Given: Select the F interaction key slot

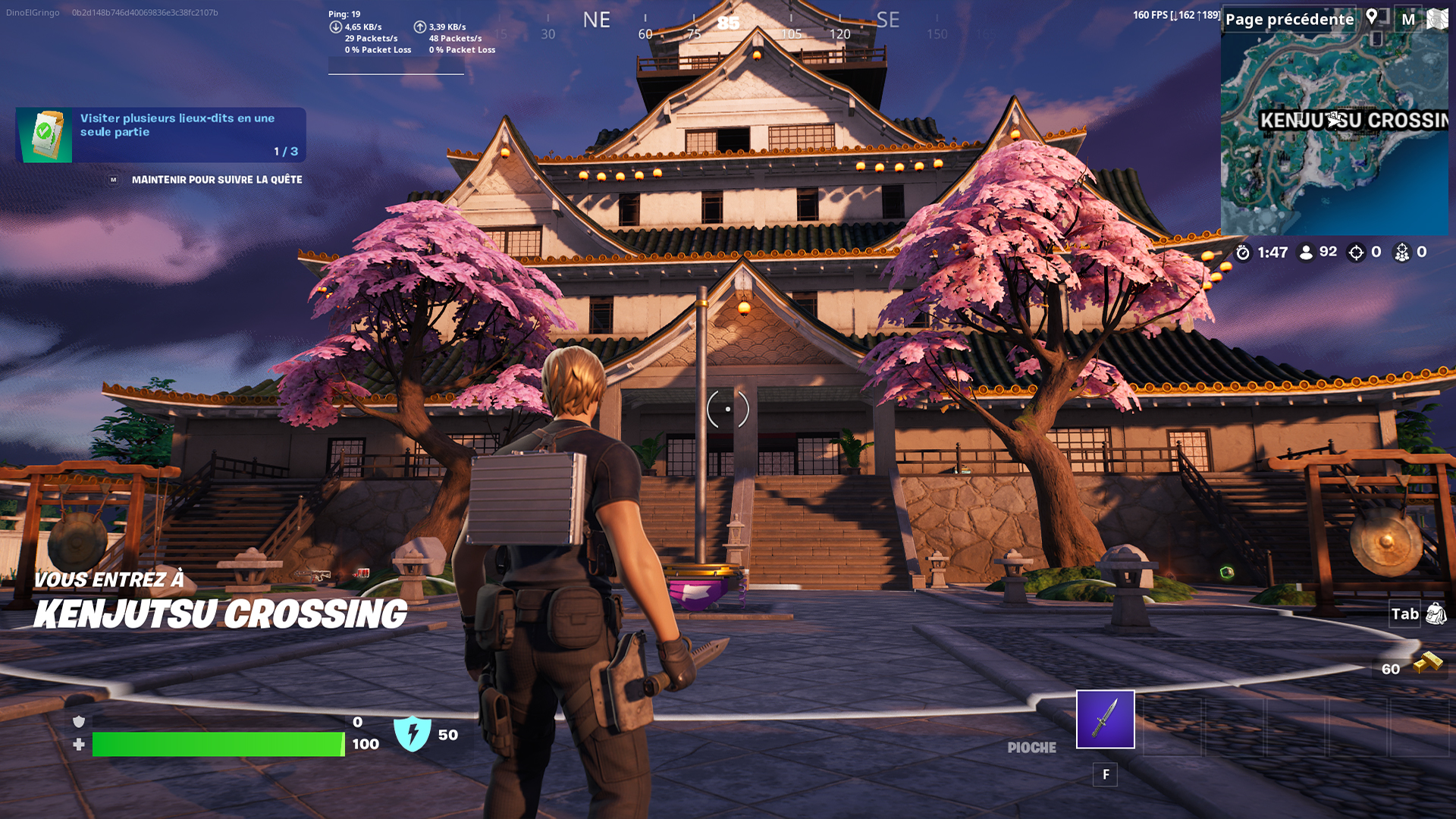Looking at the screenshot, I should [x=1105, y=775].
